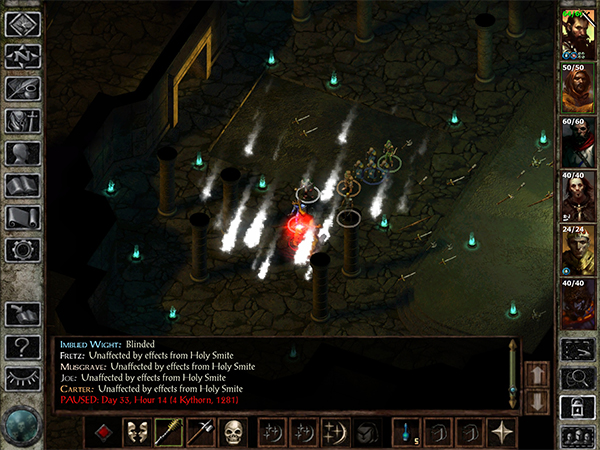Open the mage spellbook button
This screenshot has width=600, height=450.
tap(23, 186)
